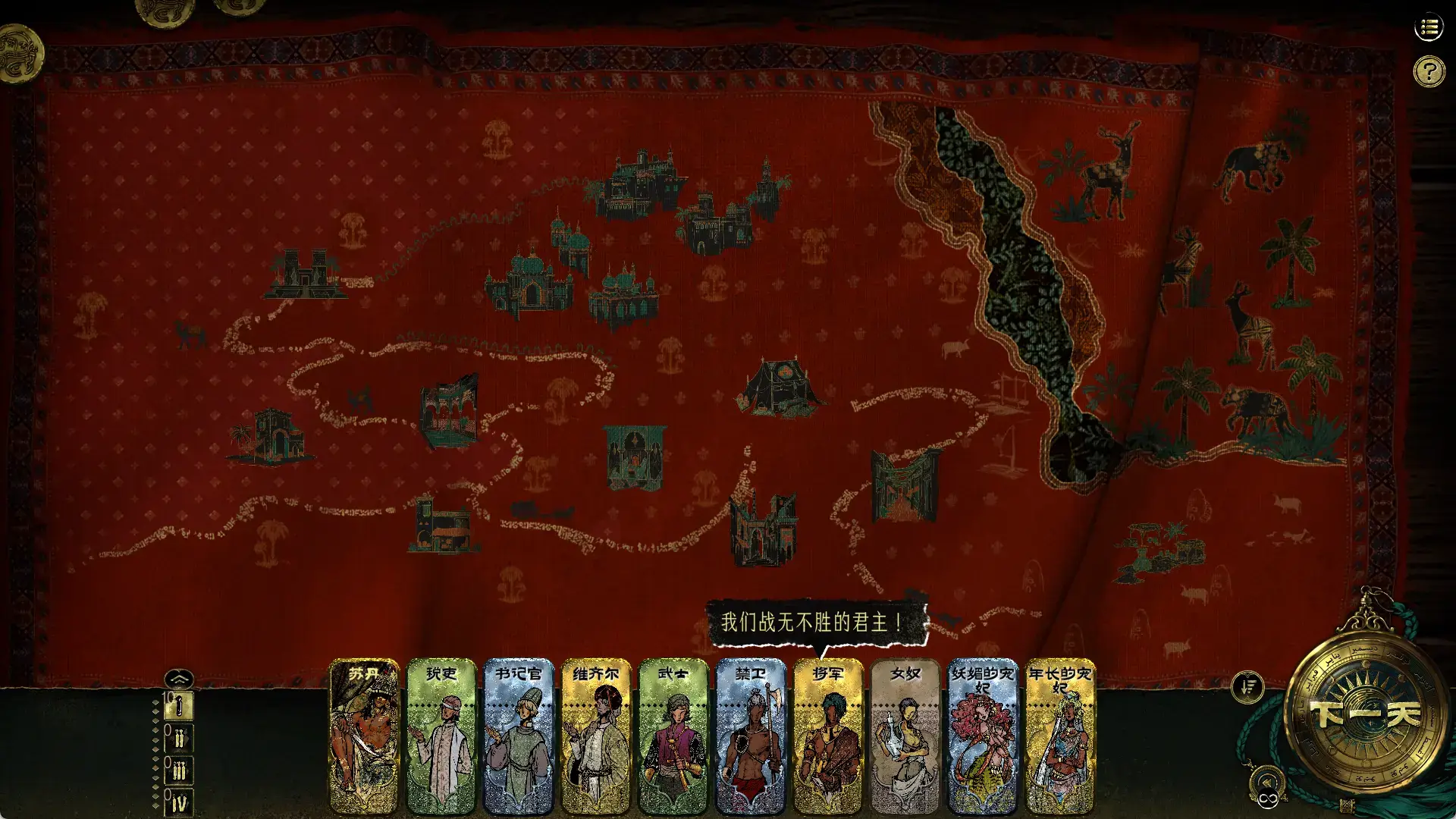
Task: Toggle the slot II marker on the left
Action: coord(179,736)
